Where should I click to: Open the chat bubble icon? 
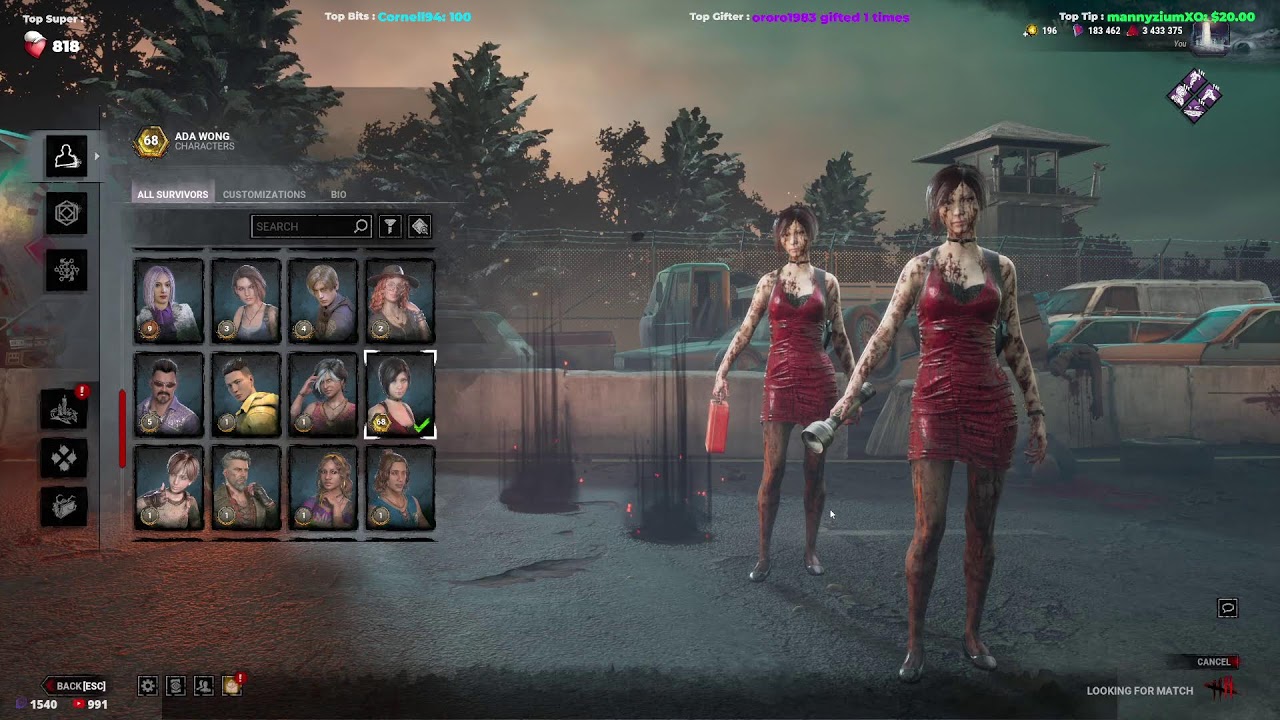pyautogui.click(x=1227, y=608)
